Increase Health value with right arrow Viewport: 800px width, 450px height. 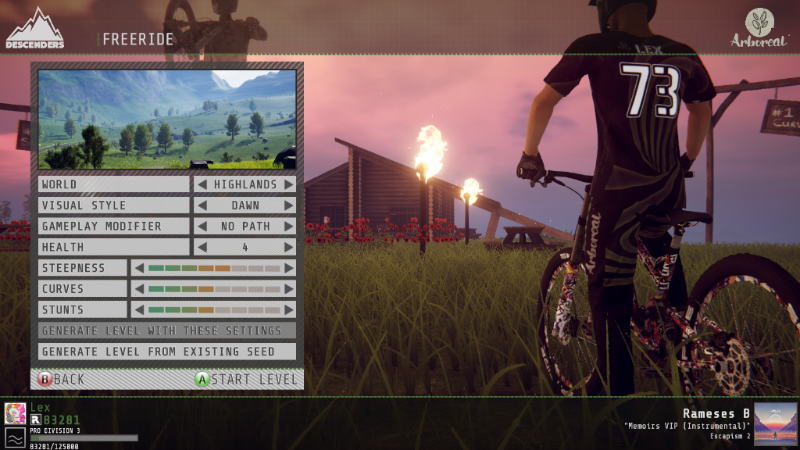pyautogui.click(x=289, y=247)
